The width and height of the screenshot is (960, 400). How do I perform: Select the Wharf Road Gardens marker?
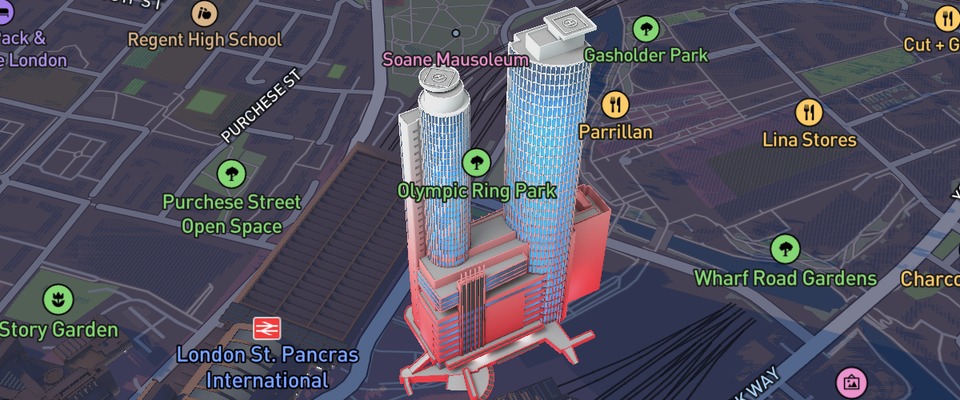point(785,249)
